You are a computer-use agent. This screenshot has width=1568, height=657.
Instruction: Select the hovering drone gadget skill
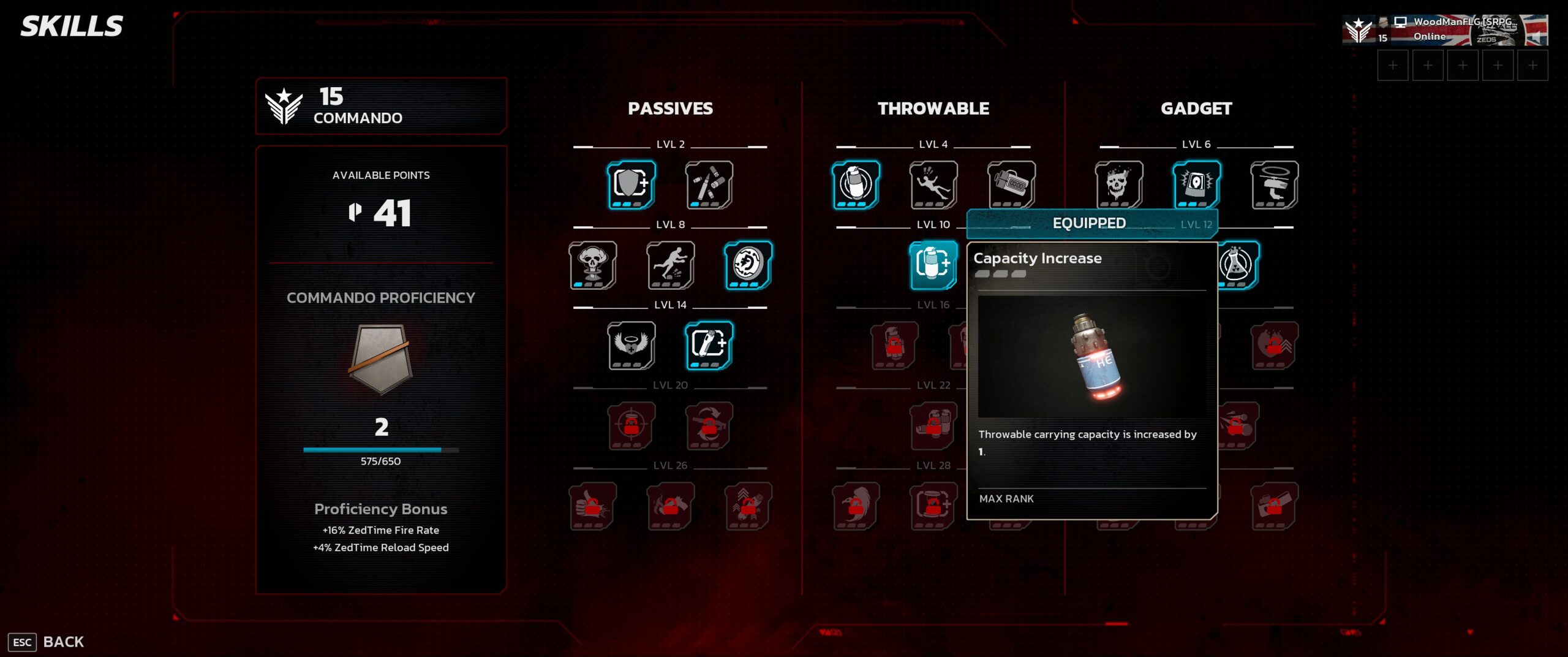tap(1274, 184)
